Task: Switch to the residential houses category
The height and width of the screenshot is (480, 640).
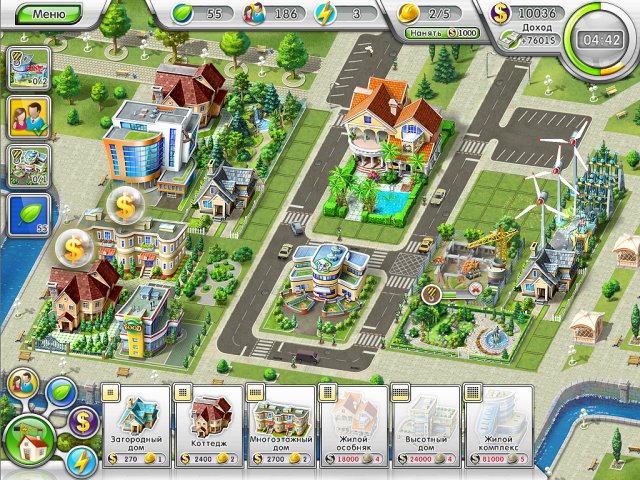Action: click(28, 440)
